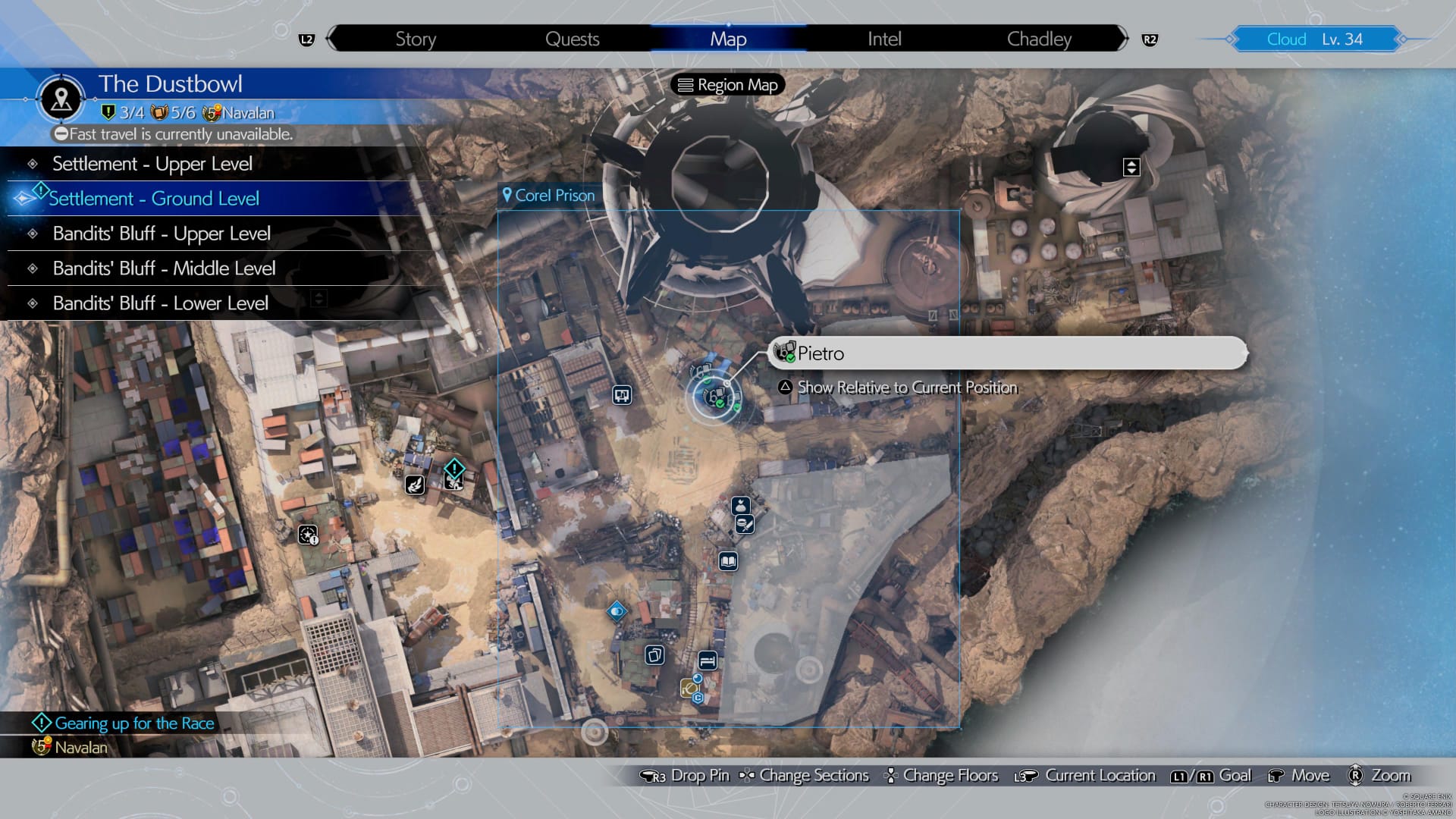Select the inn bed icon on the map
Image resolution: width=1456 pixels, height=819 pixels.
coord(708,661)
